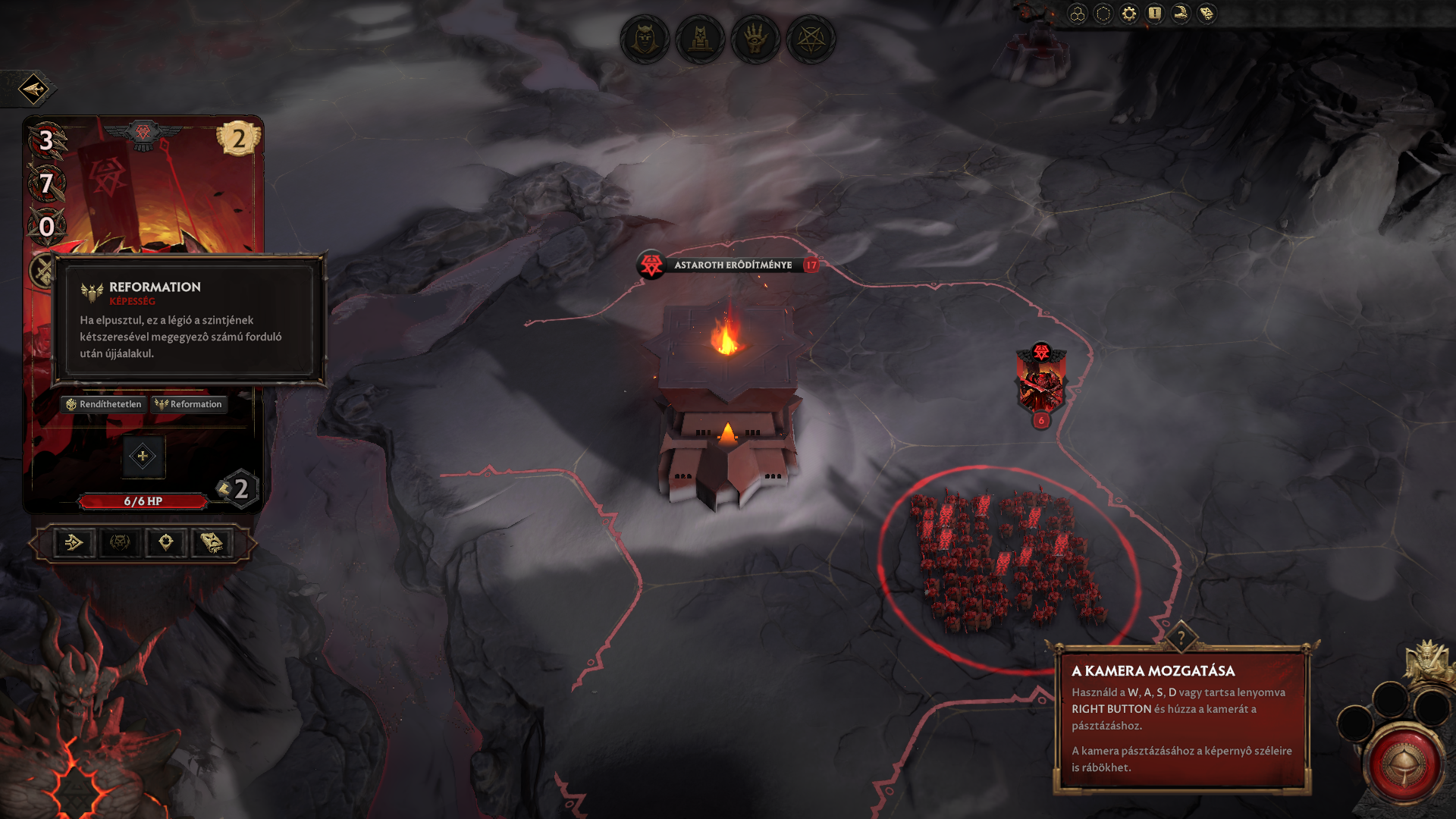Click the legion target marker action
The image size is (1456, 819).
(x=166, y=543)
